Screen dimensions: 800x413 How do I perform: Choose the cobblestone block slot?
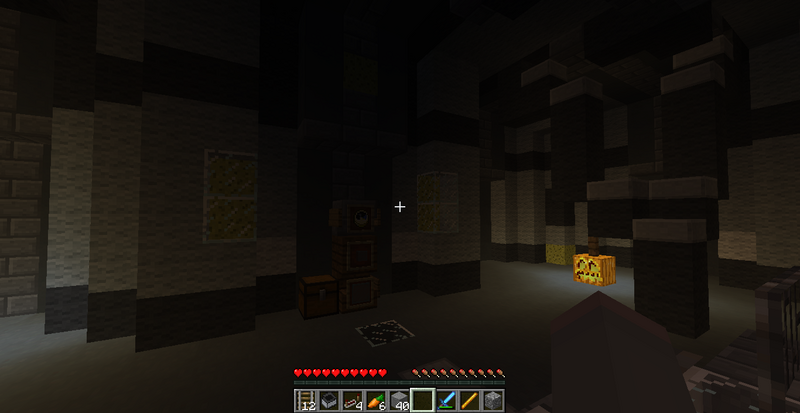[492, 401]
